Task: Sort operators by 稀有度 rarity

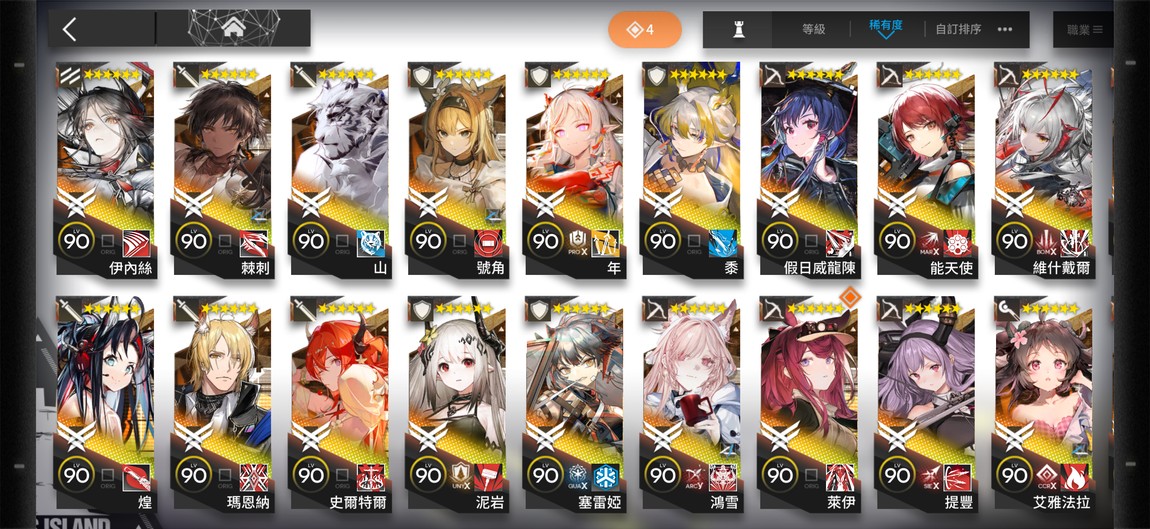Action: point(885,27)
